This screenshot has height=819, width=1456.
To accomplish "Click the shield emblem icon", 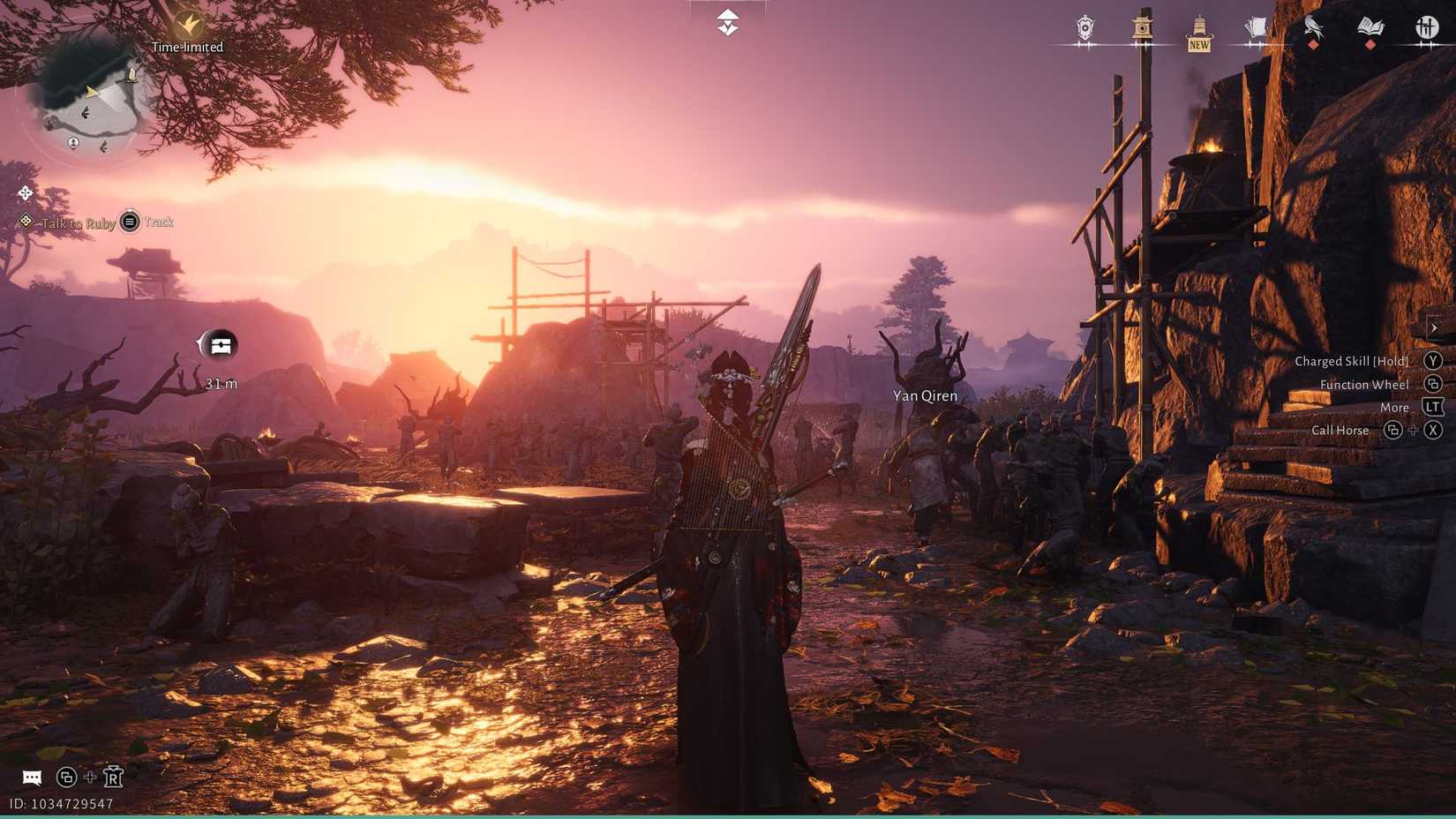I will (1085, 28).
